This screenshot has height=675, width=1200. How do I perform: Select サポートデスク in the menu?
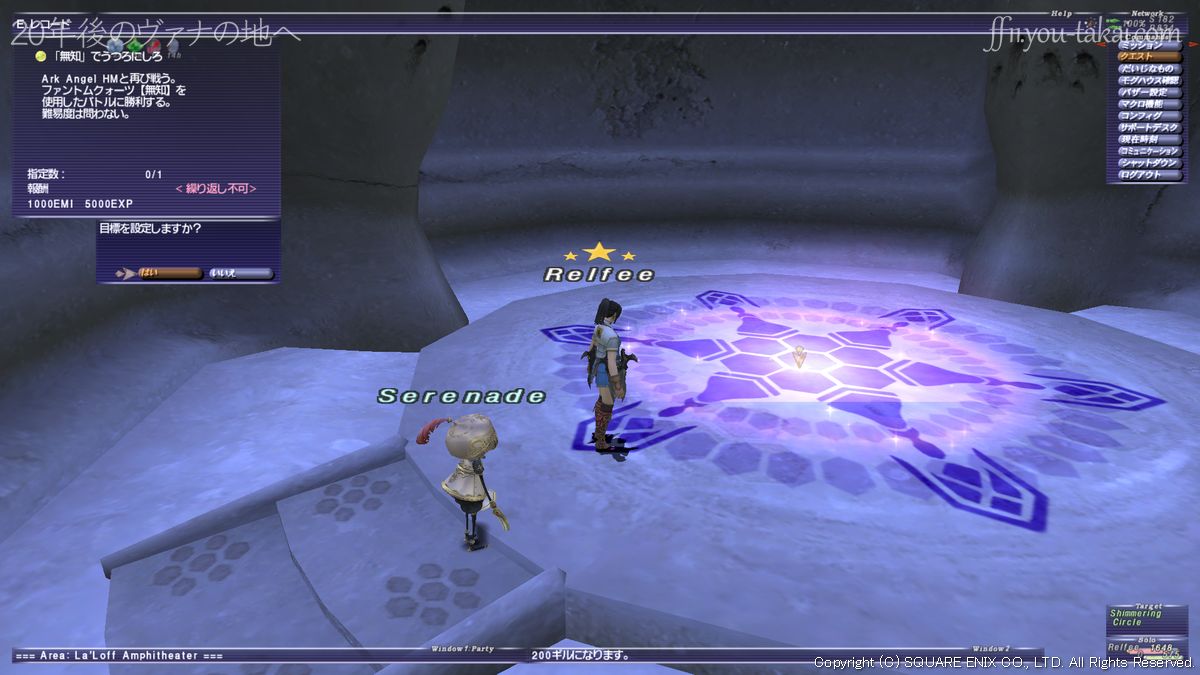(1148, 128)
